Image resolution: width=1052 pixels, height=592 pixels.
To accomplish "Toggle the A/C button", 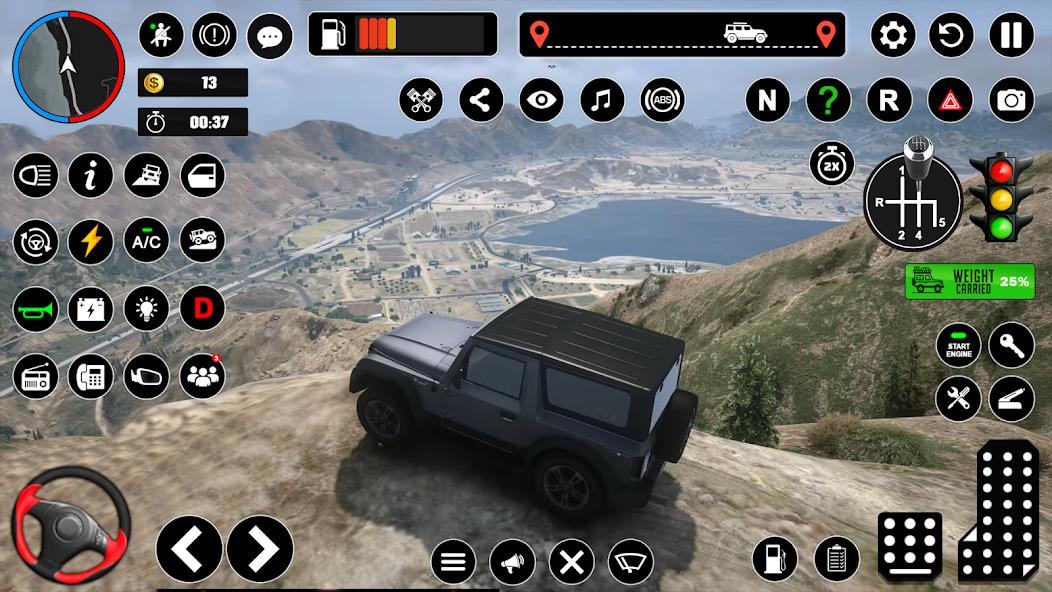I will coord(147,241).
